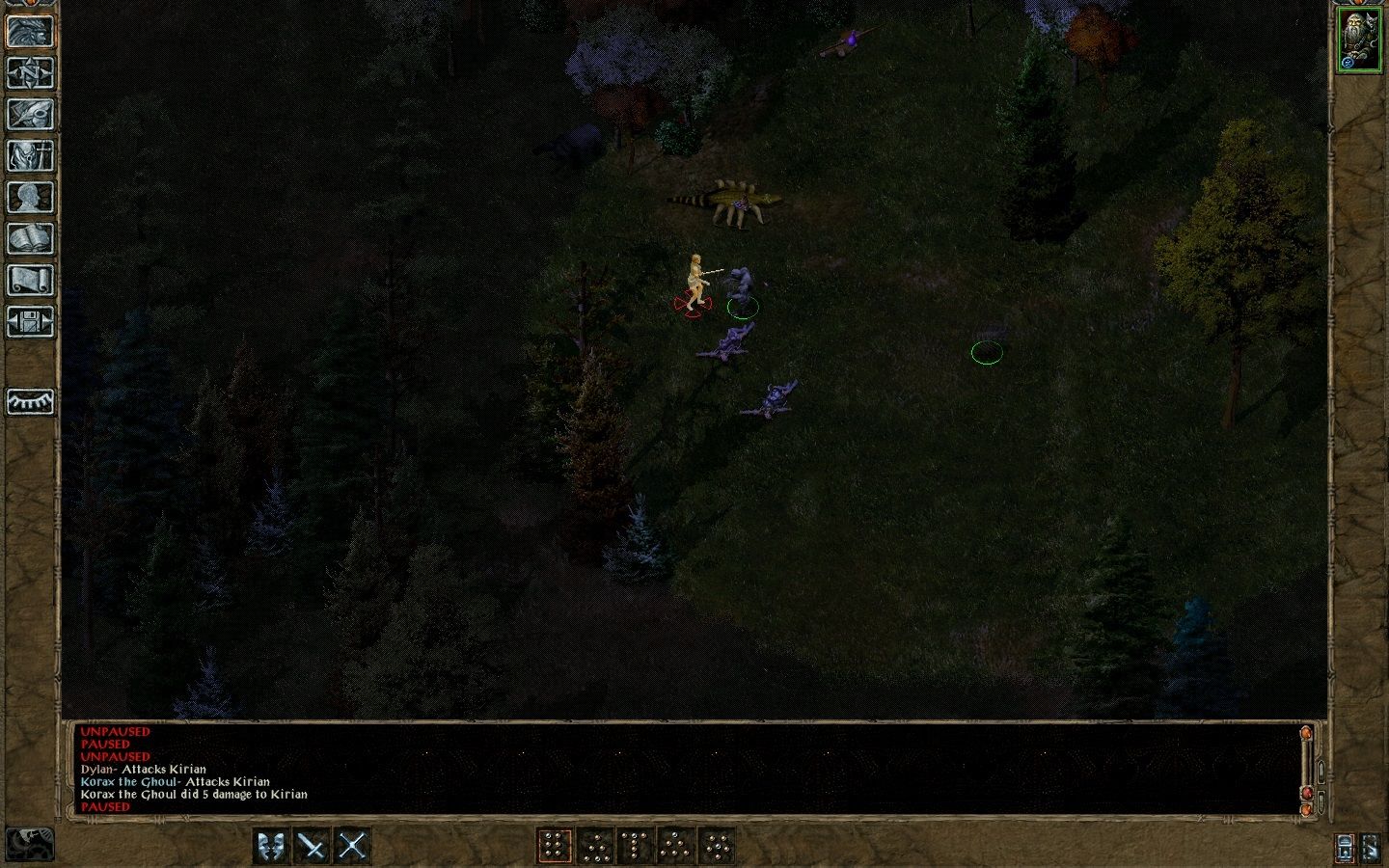Click the dragon crest button atop the sidebar
The image size is (1389, 868).
coord(29,29)
